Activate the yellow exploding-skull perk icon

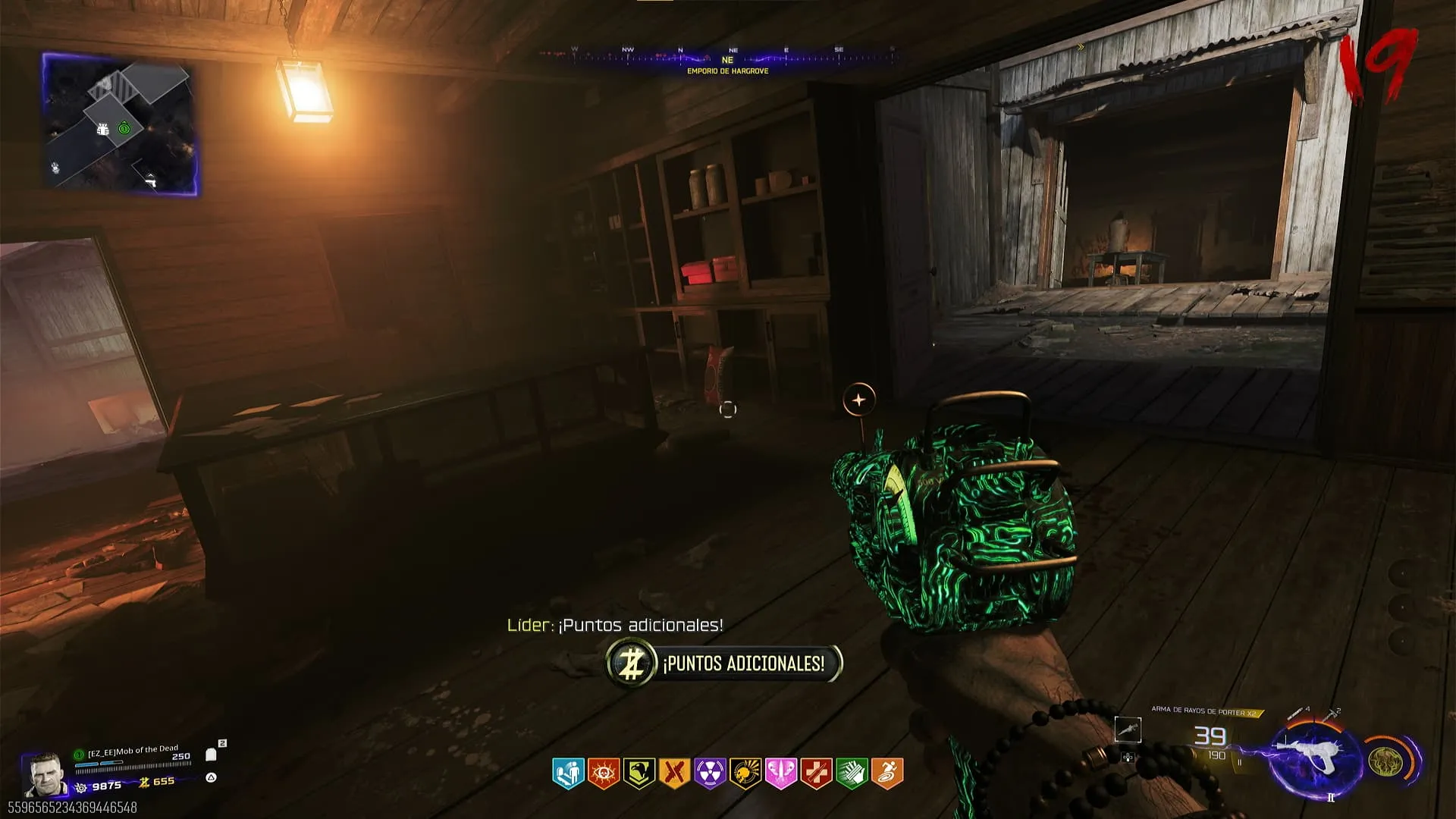coord(745,773)
